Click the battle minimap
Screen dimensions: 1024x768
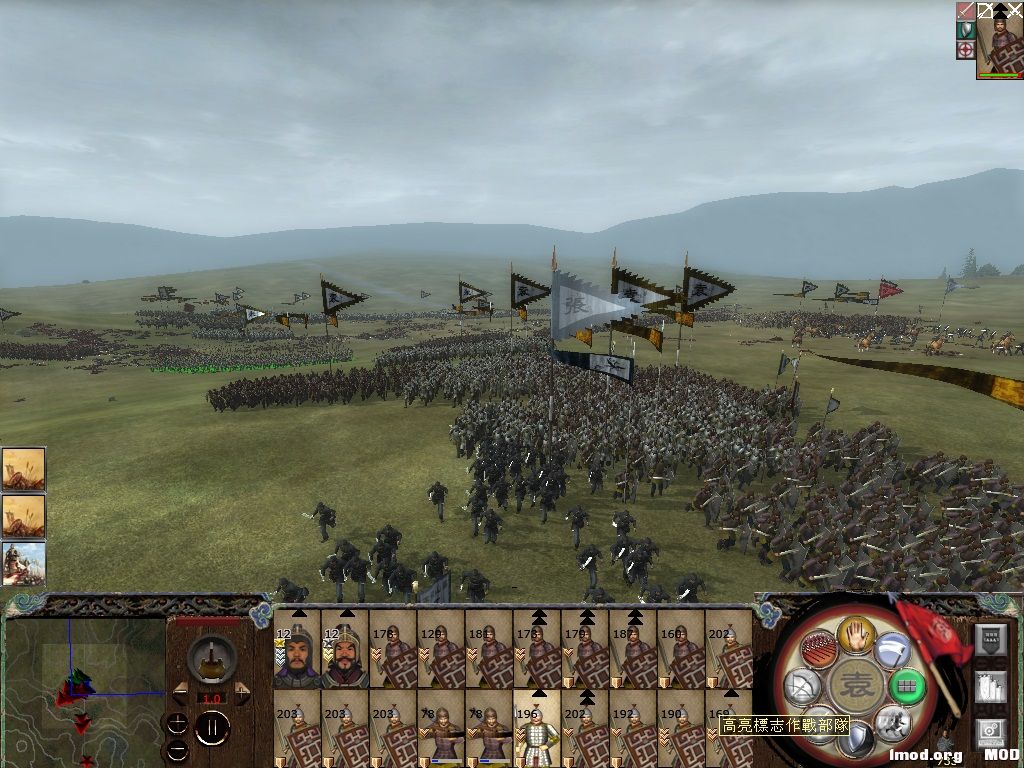(x=85, y=690)
